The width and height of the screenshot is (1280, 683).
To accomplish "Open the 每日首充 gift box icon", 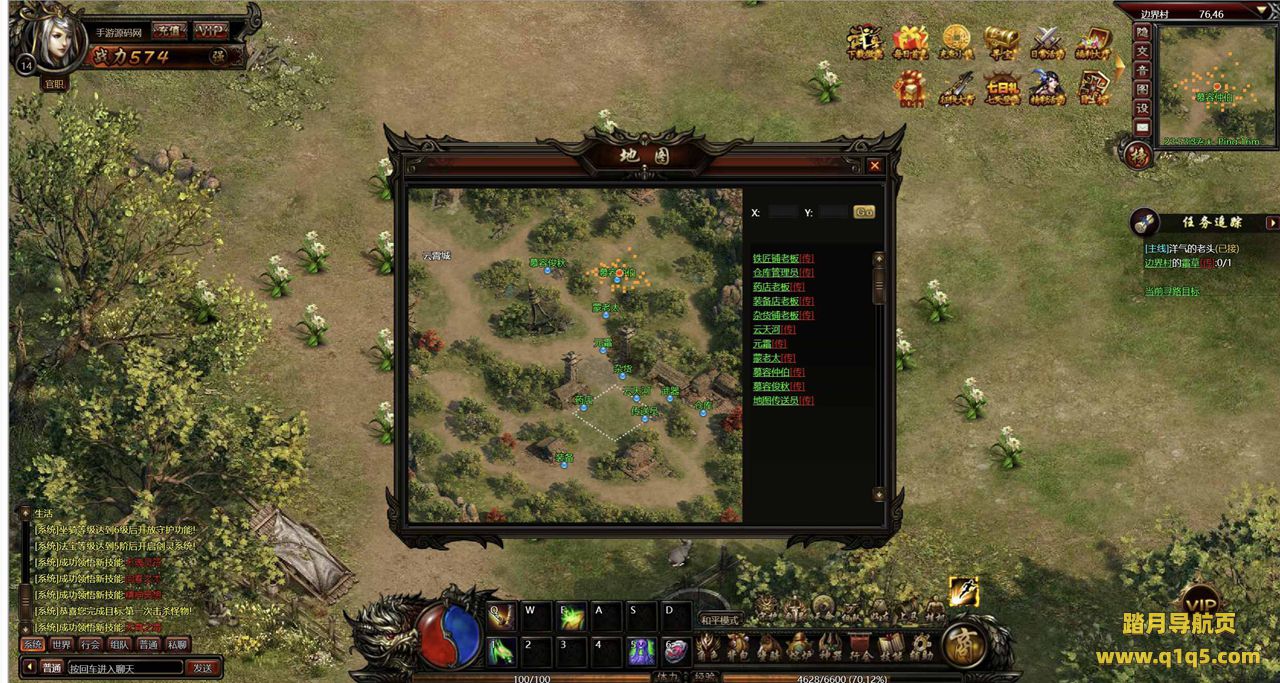I will click(910, 43).
